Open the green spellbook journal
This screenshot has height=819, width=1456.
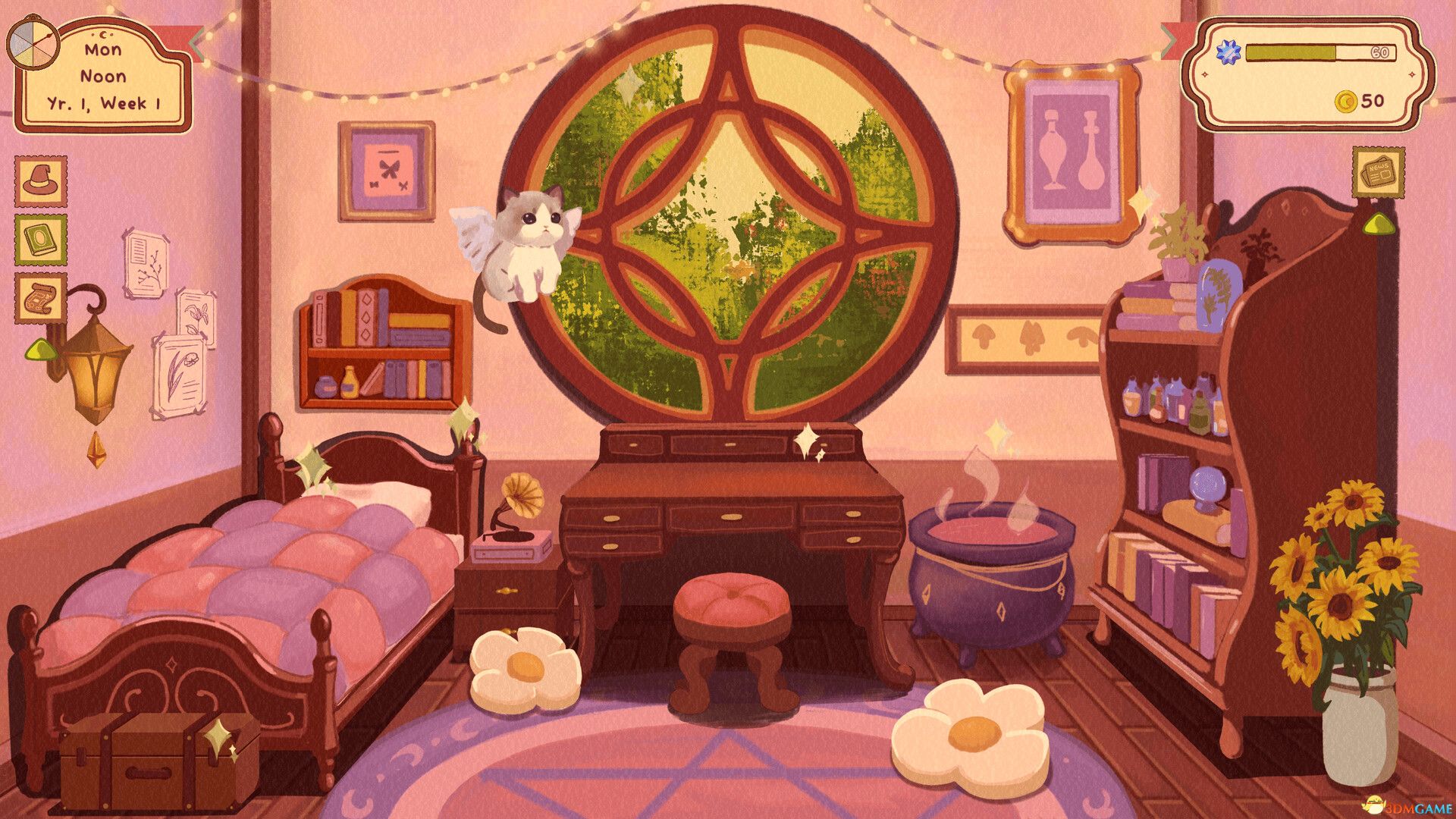pyautogui.click(x=42, y=240)
